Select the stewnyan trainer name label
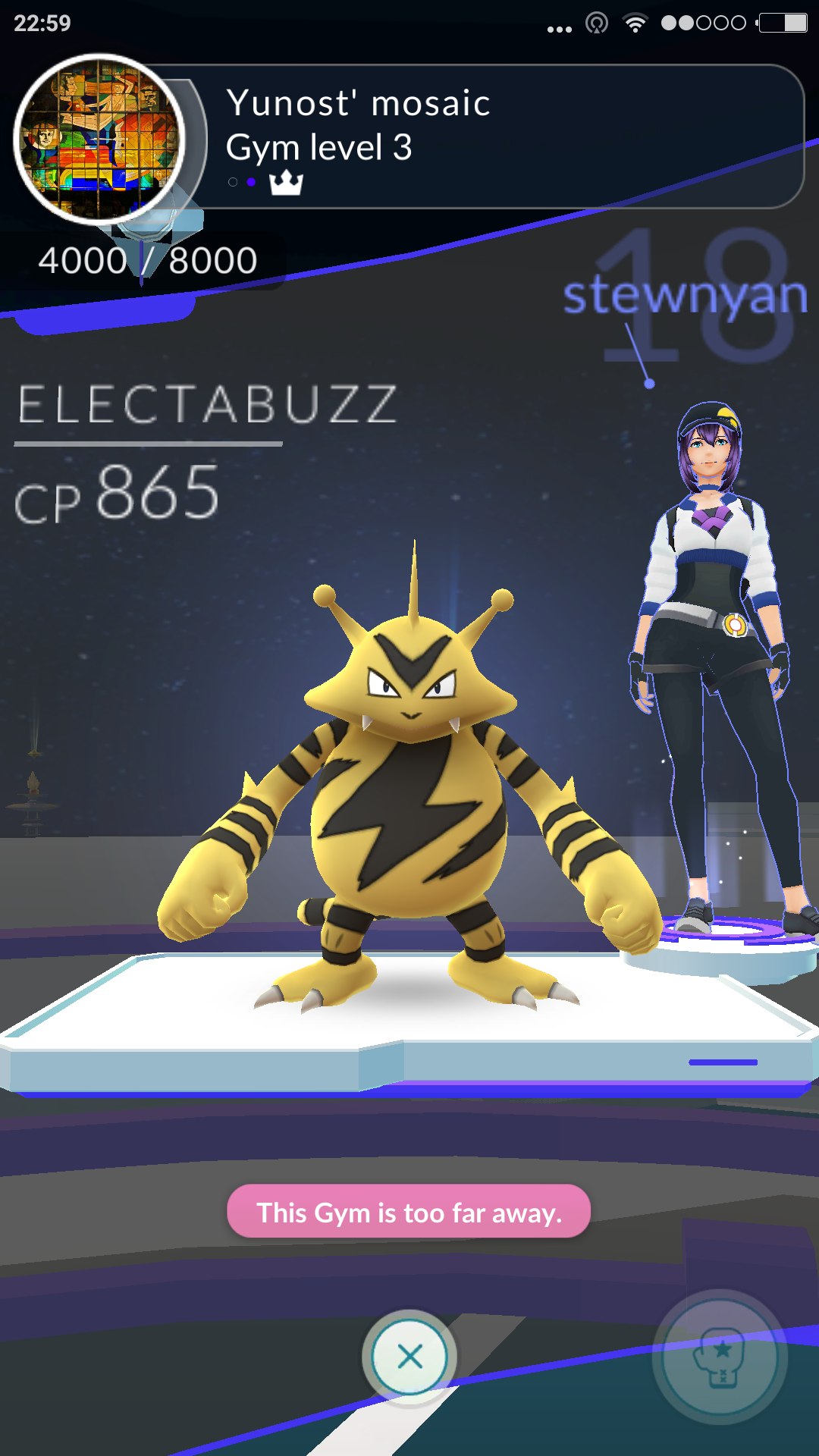The width and height of the screenshot is (819, 1456). (x=685, y=296)
